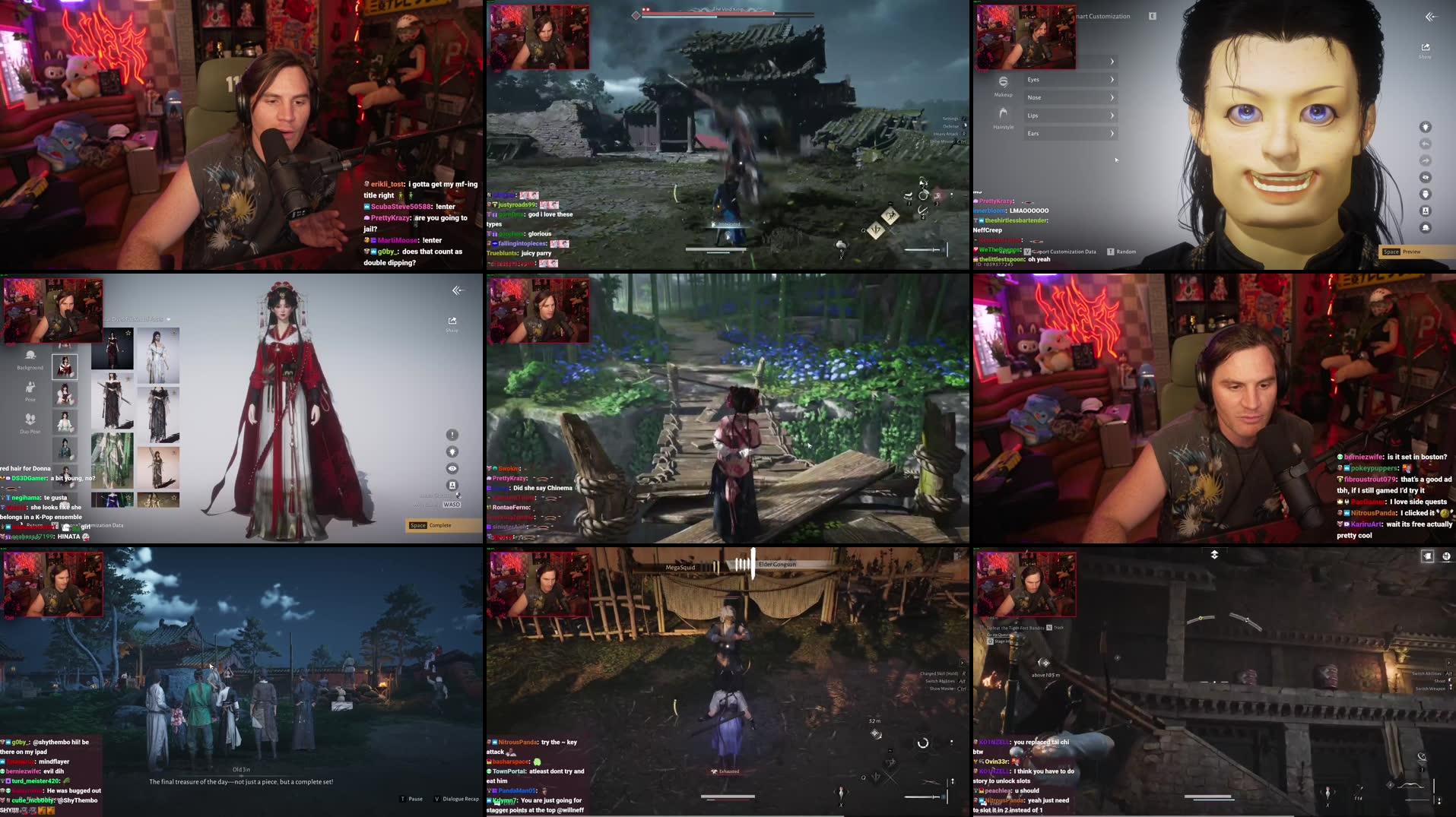The image size is (1456, 817).
Task: Click the double-chevron back arrow icon
Action: tap(1431, 17)
